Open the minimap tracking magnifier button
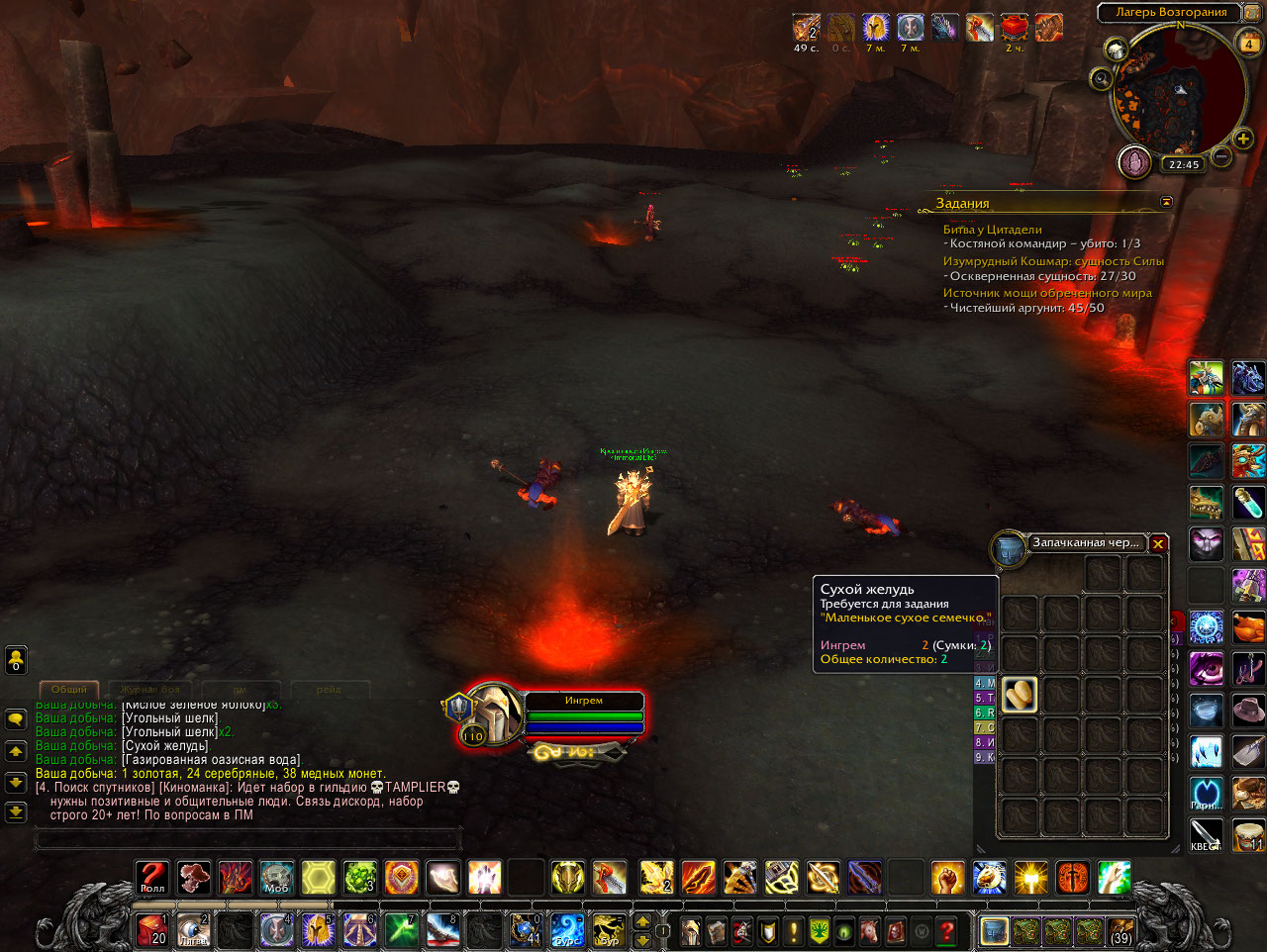 coord(1101,79)
